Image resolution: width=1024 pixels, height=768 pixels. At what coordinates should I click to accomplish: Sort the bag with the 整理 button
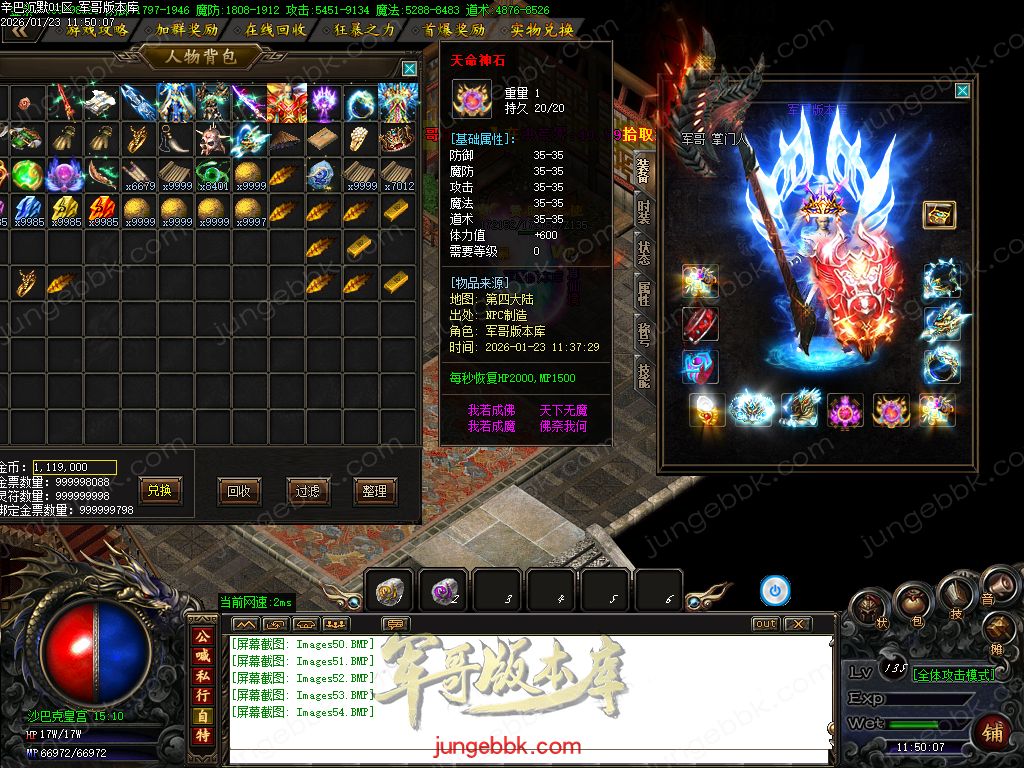coord(375,491)
